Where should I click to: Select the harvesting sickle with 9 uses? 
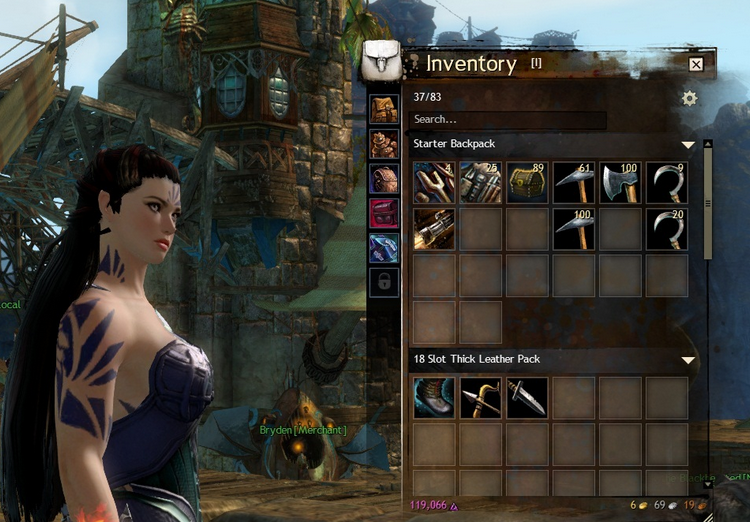(666, 183)
